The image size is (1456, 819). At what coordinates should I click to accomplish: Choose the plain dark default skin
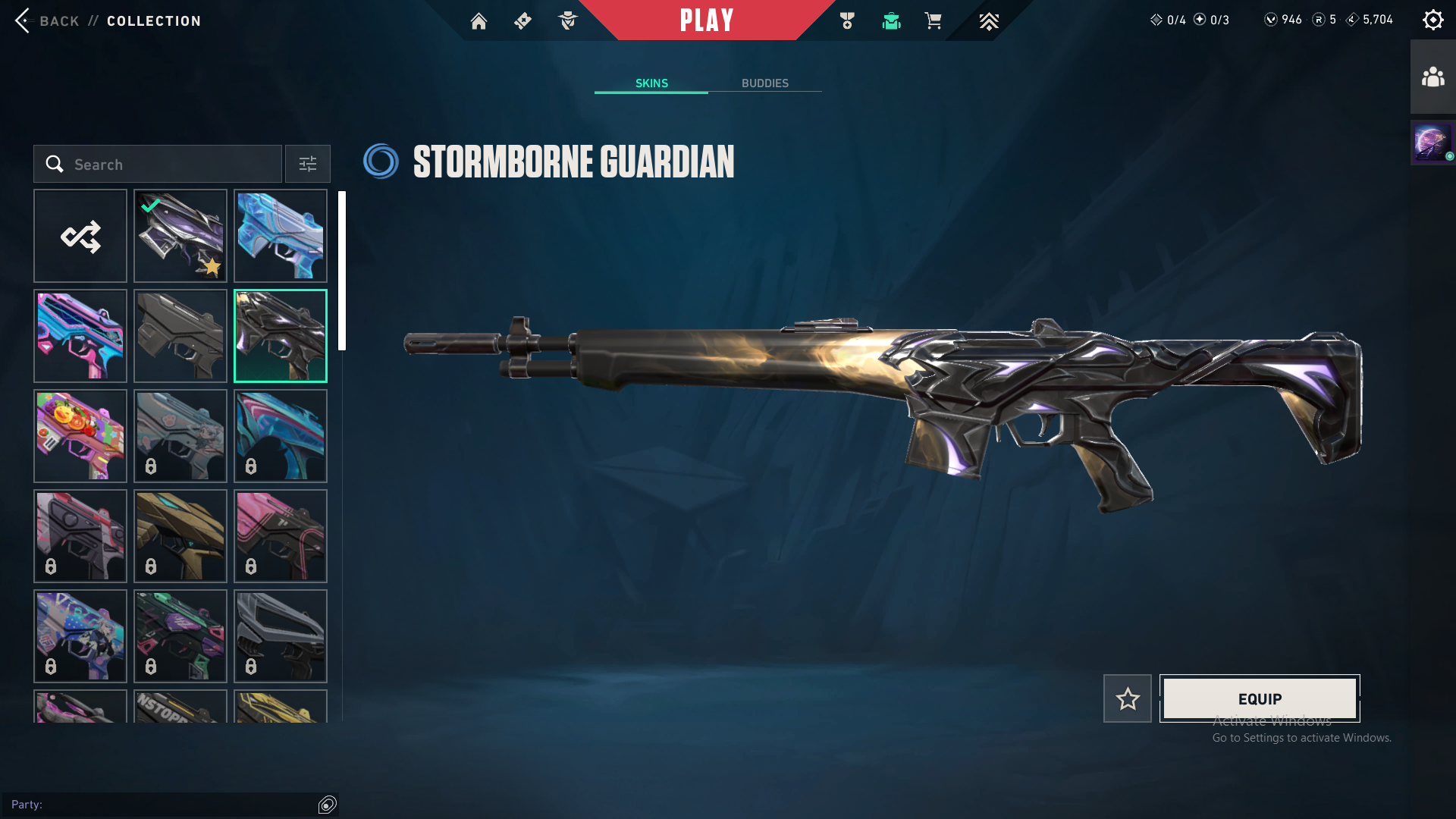(x=180, y=337)
